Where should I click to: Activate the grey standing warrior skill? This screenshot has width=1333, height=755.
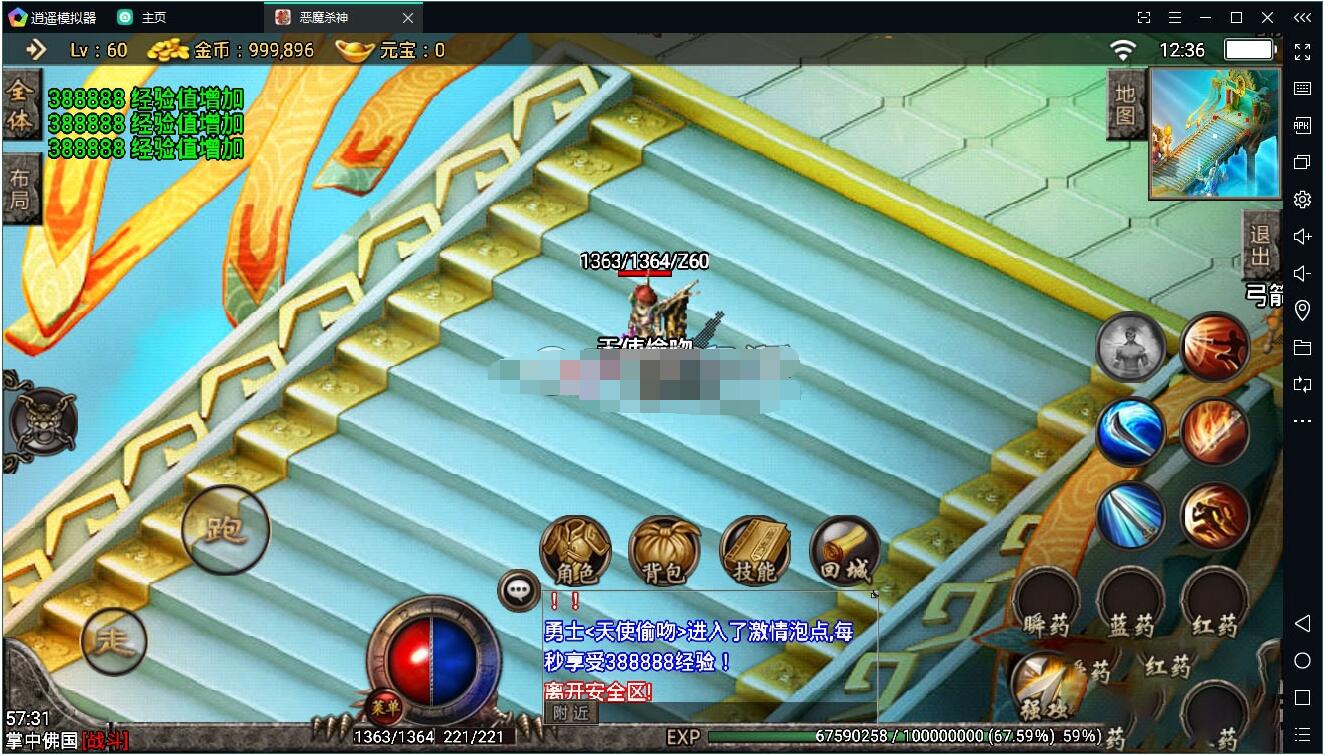1130,348
